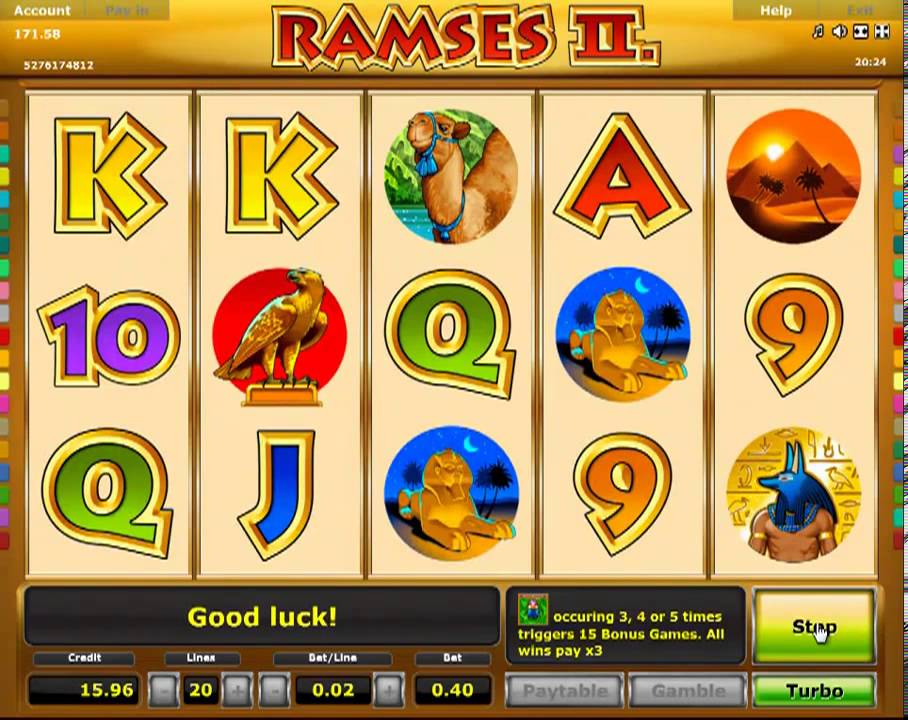Open the Help menu
The height and width of the screenshot is (720, 908).
point(775,10)
